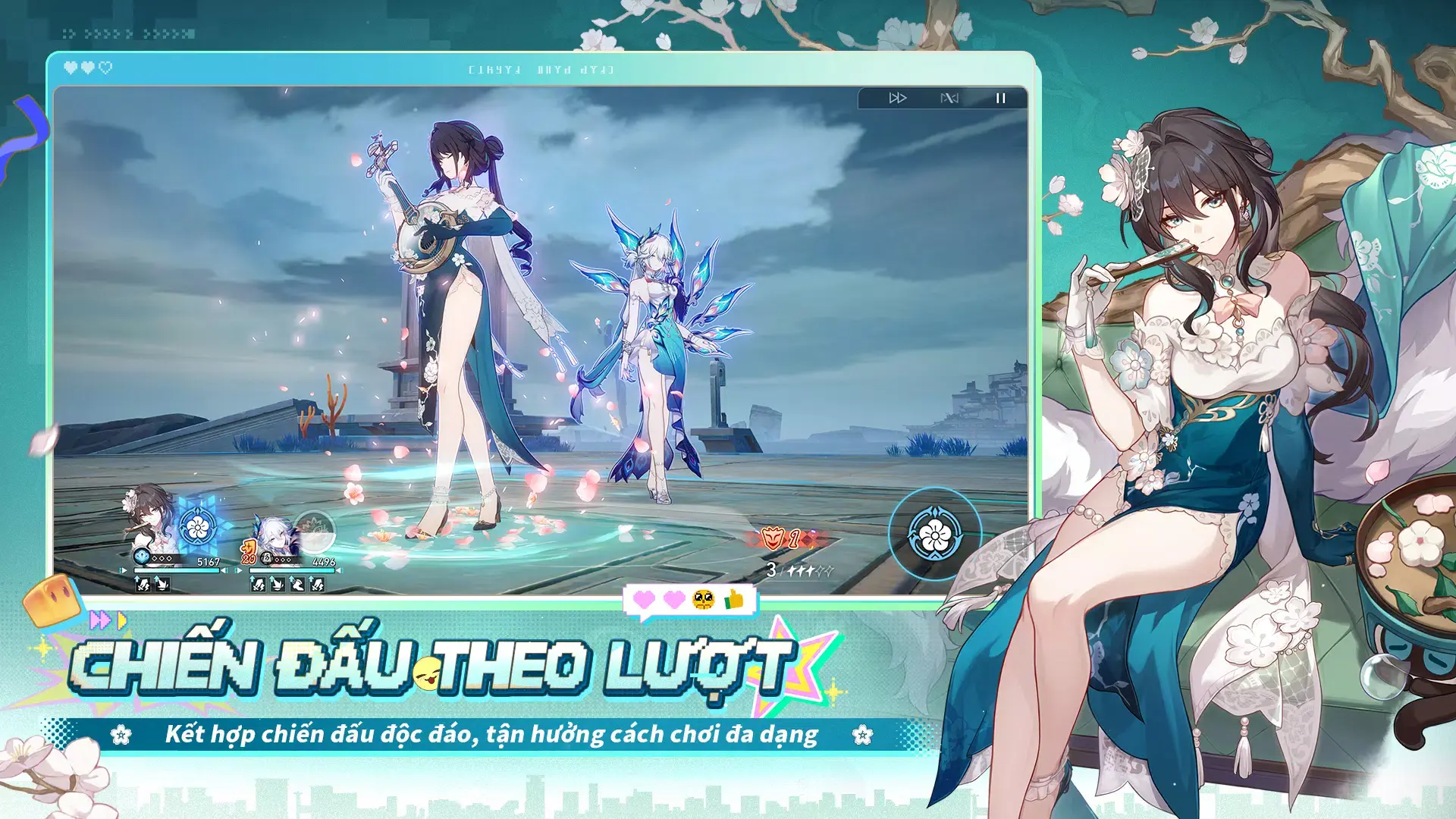The height and width of the screenshot is (819, 1456).
Task: Toggle the pause button in the battle bar
Action: 1001,98
